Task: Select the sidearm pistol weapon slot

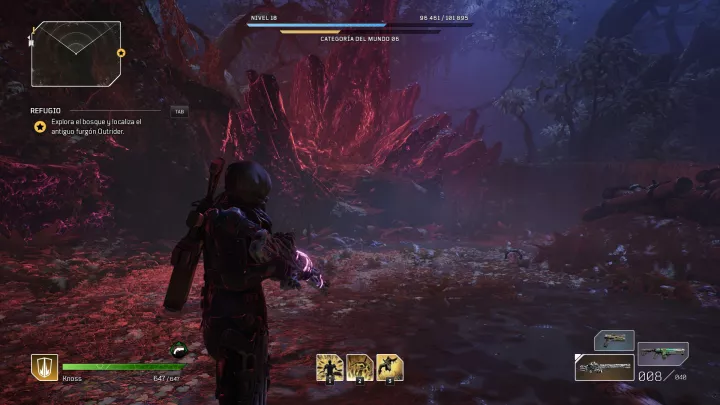Action: 614,340
